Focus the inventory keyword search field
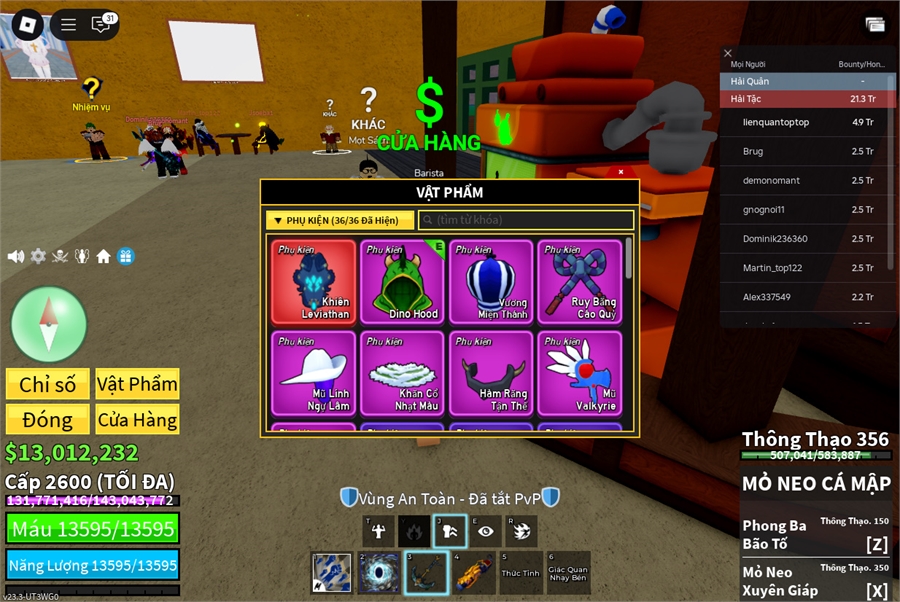The width and height of the screenshot is (900, 602). pyautogui.click(x=526, y=220)
